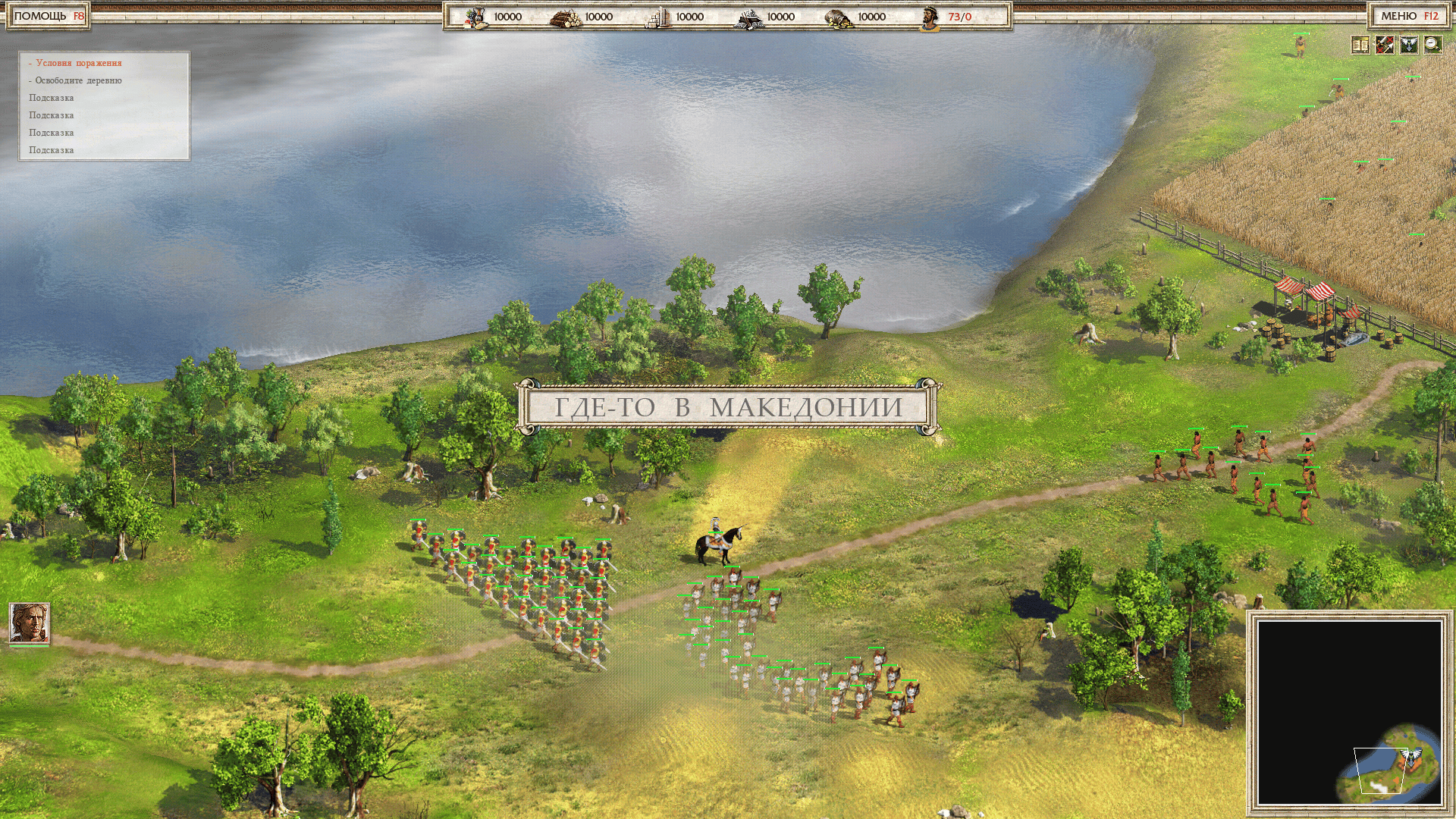Select the hero portrait
The width and height of the screenshot is (1456, 819).
(30, 623)
